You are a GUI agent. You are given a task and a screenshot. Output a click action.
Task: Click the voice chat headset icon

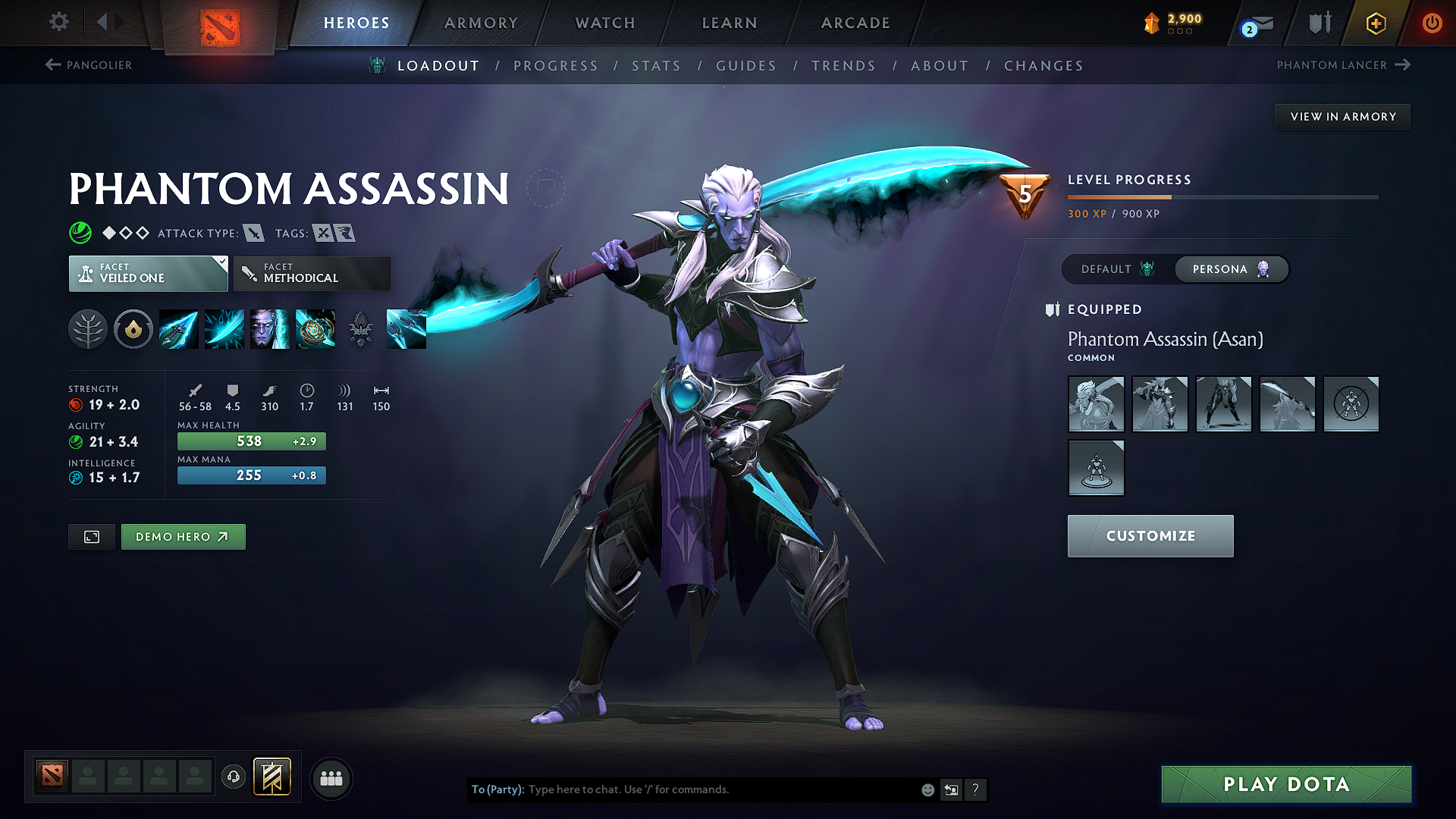[233, 777]
